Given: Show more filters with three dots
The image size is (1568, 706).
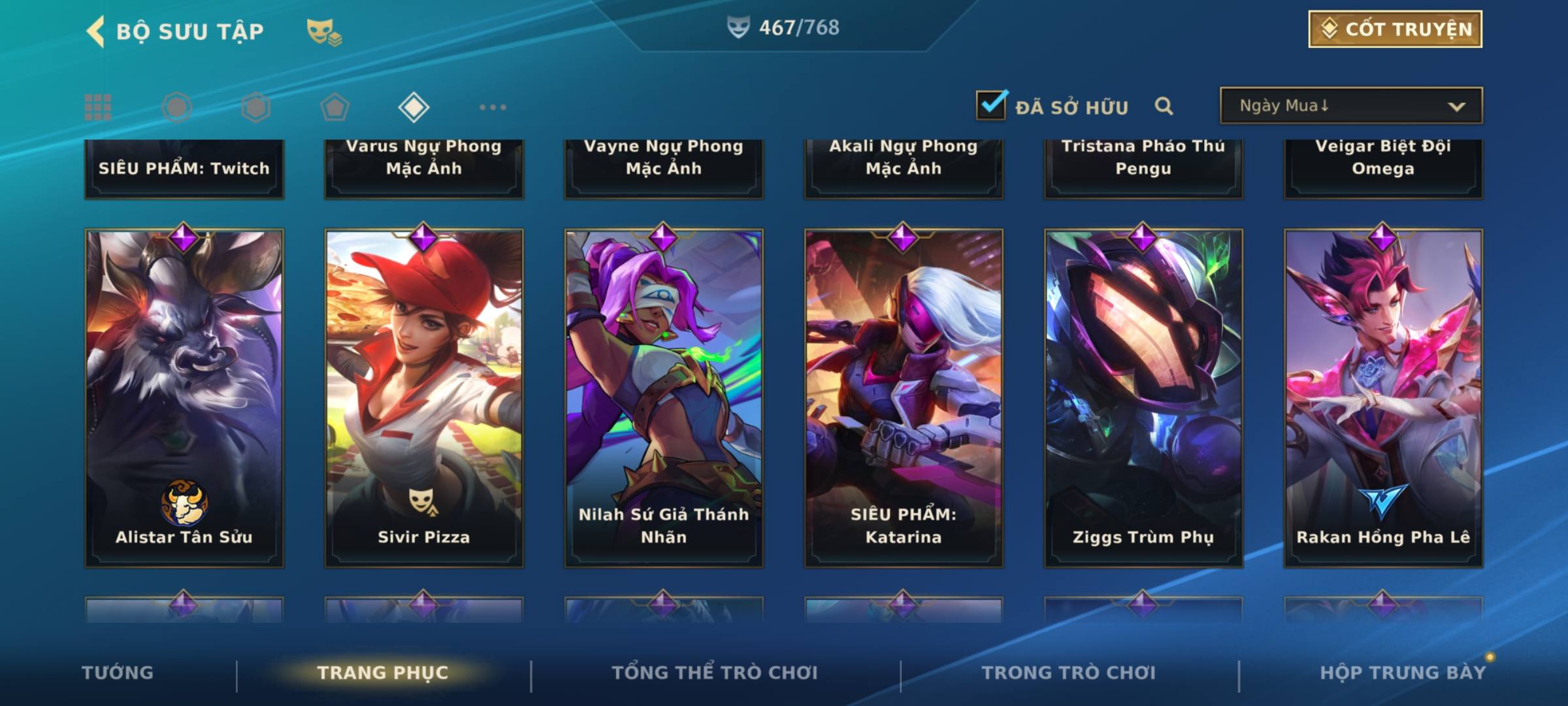Looking at the screenshot, I should click(x=493, y=107).
